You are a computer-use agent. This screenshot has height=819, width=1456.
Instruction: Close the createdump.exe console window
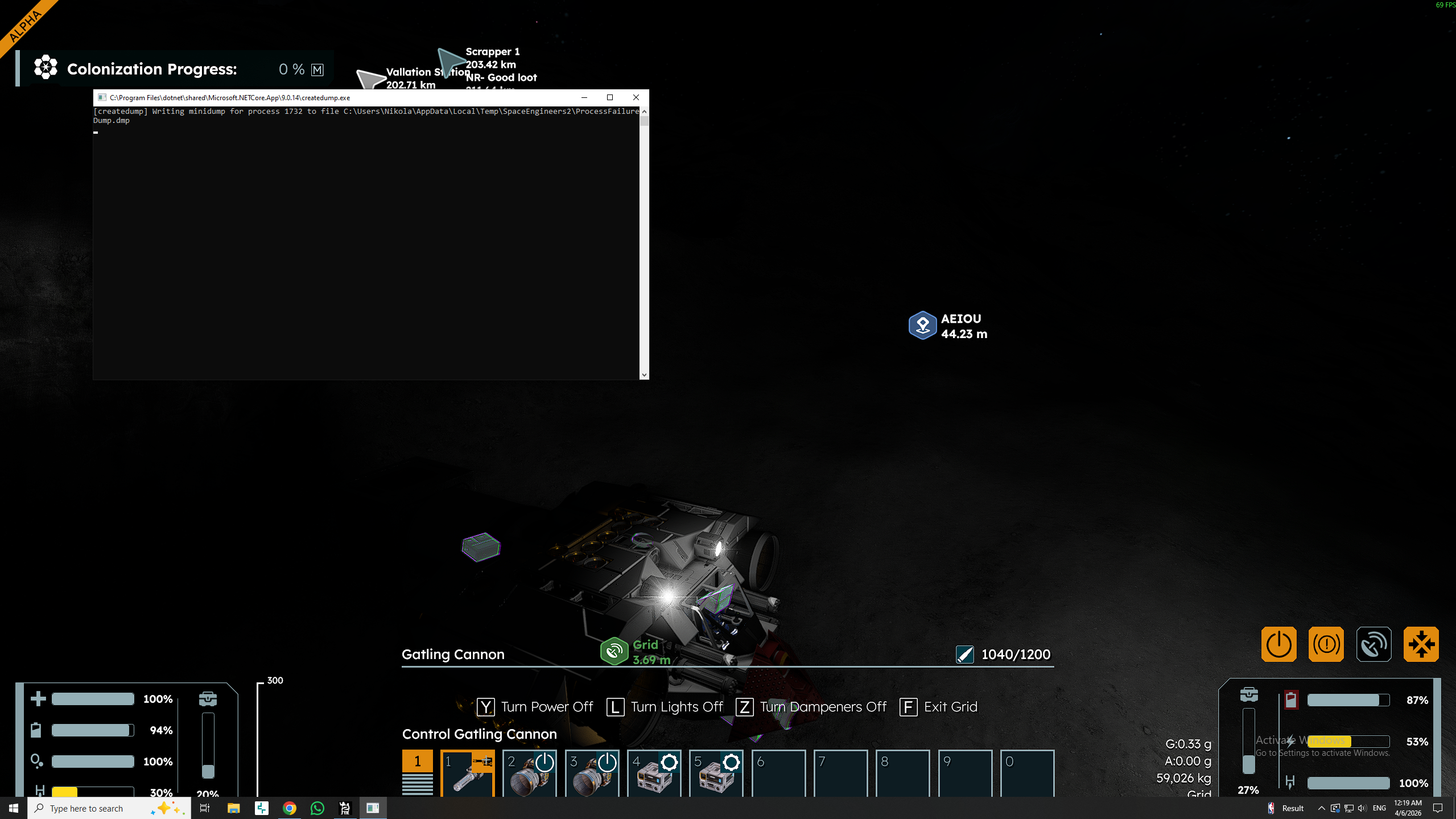click(x=636, y=97)
